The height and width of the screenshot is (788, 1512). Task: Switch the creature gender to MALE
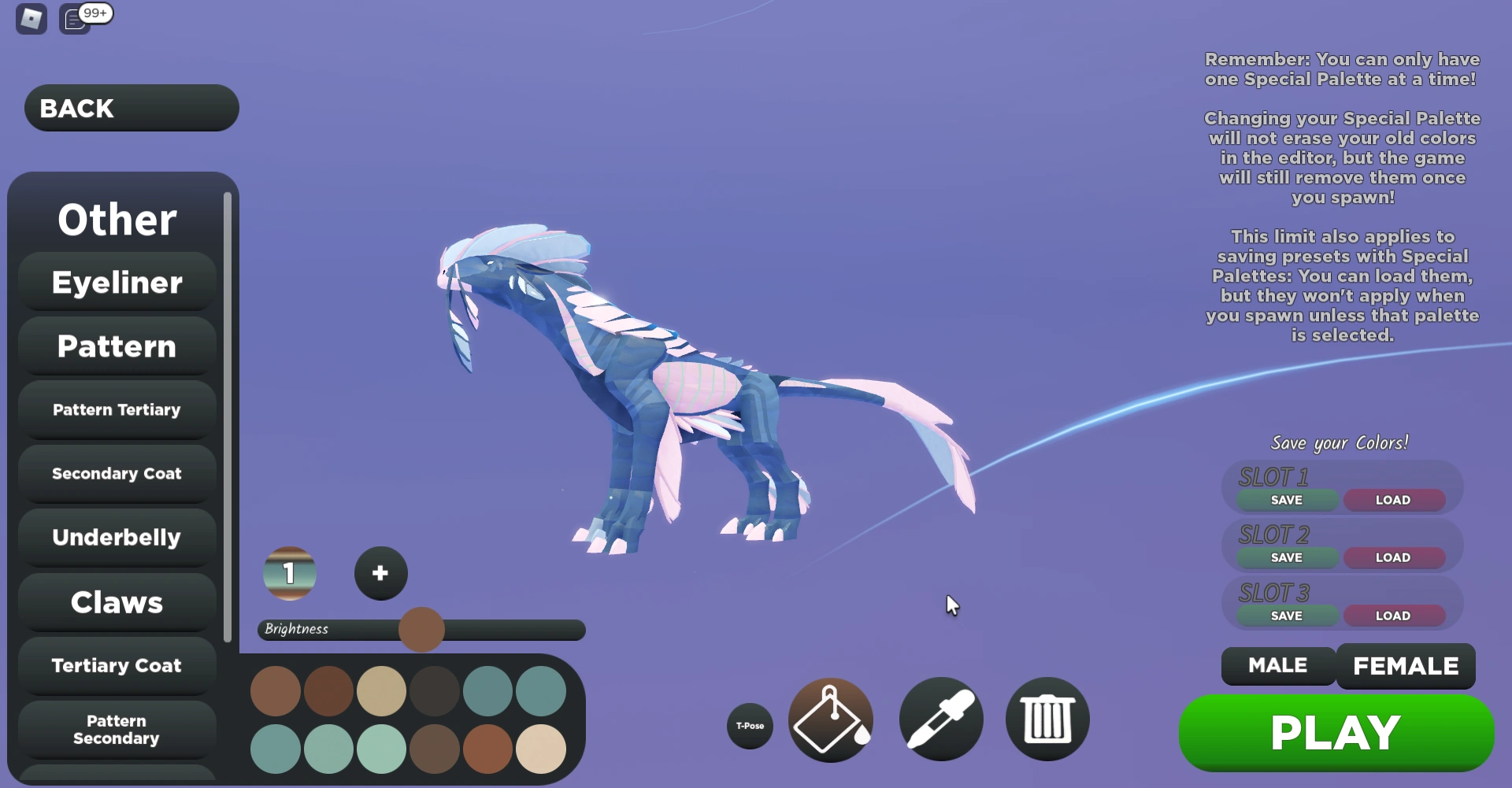1277,665
